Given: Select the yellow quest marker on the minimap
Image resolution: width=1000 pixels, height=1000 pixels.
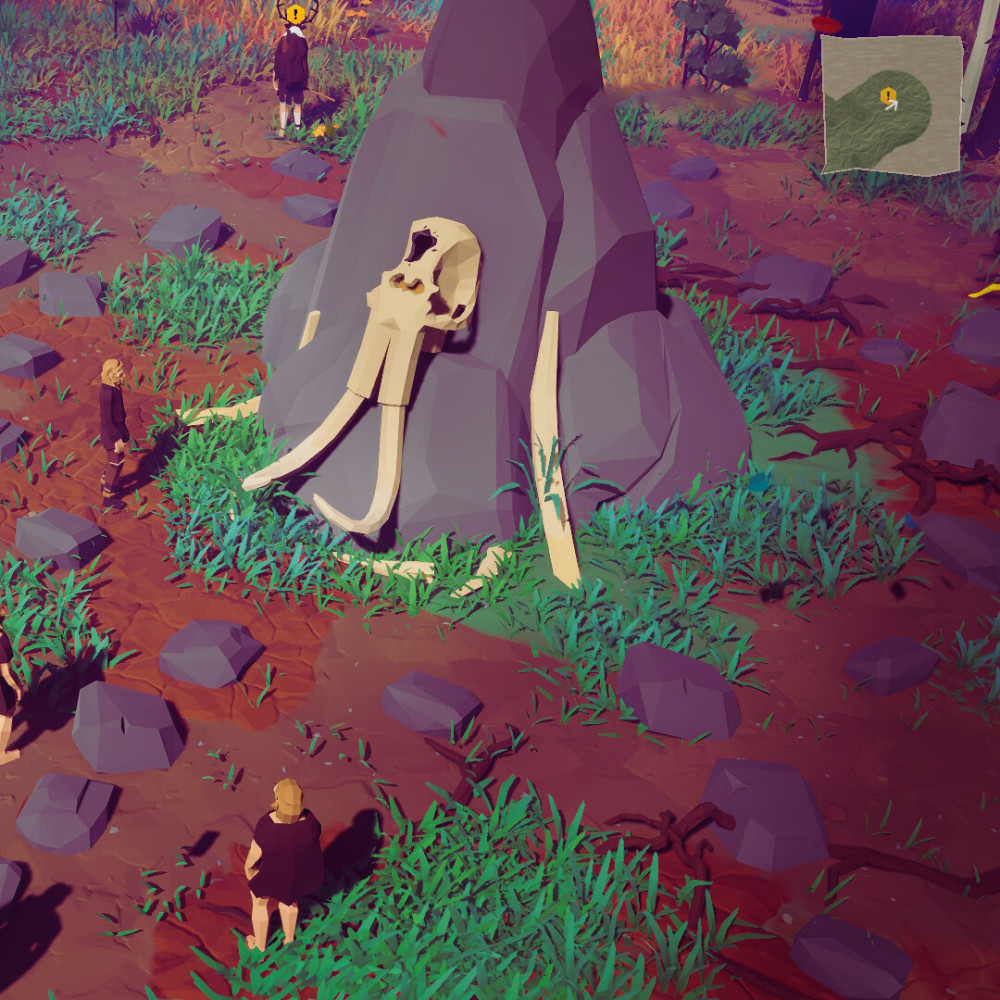Looking at the screenshot, I should point(886,95).
